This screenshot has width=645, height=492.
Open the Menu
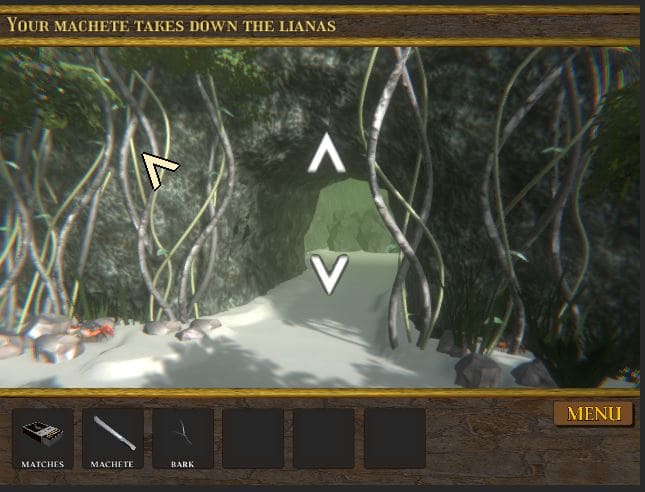594,414
